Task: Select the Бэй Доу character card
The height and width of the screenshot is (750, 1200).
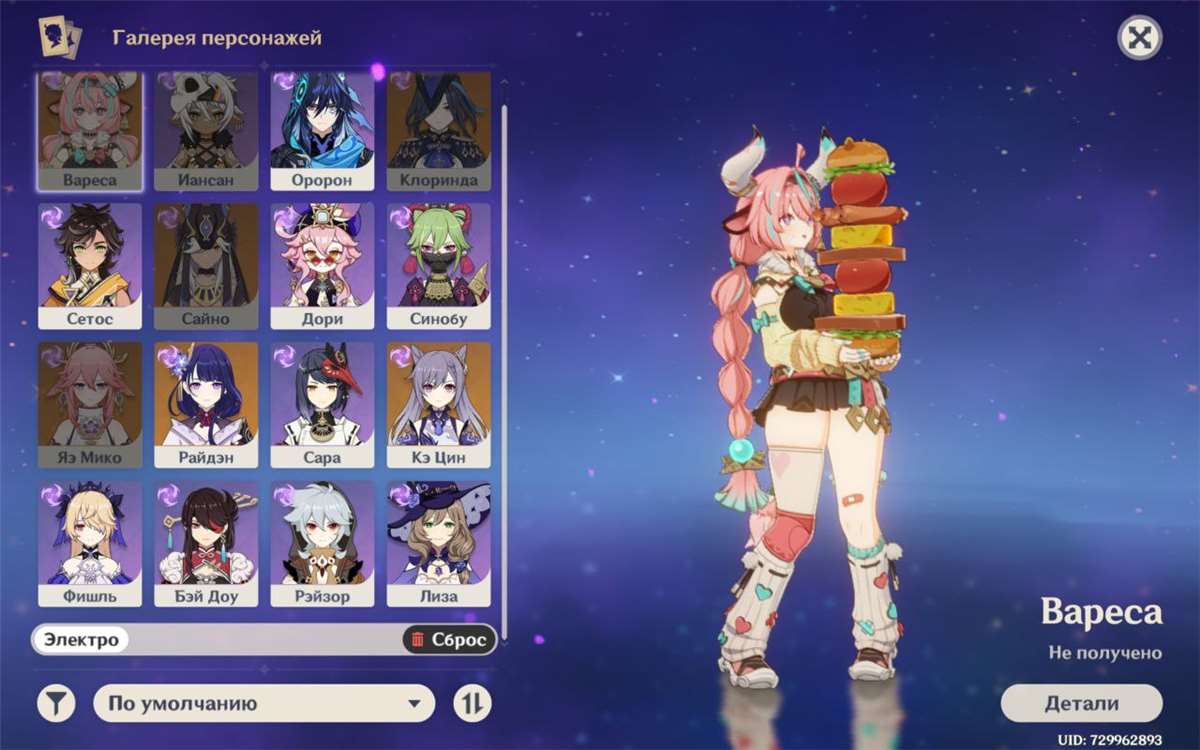Action: (206, 543)
